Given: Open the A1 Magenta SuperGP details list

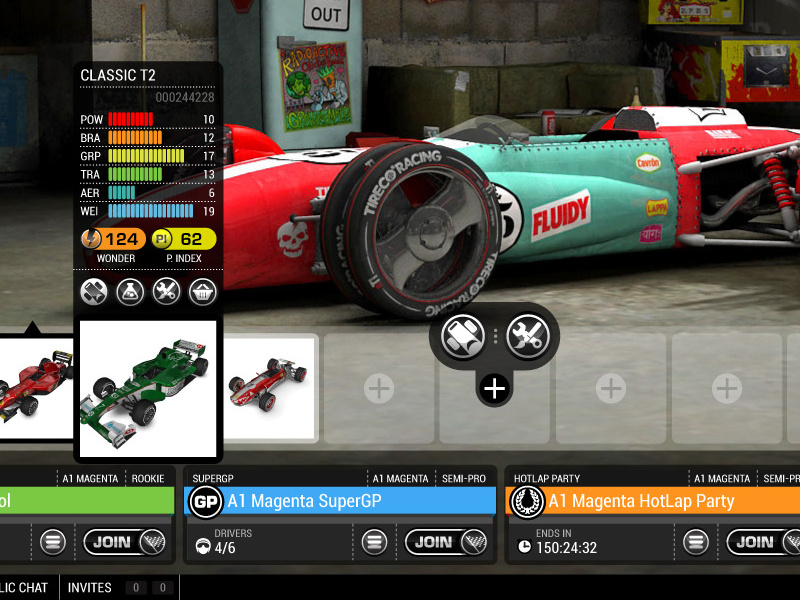Looking at the screenshot, I should 374,542.
